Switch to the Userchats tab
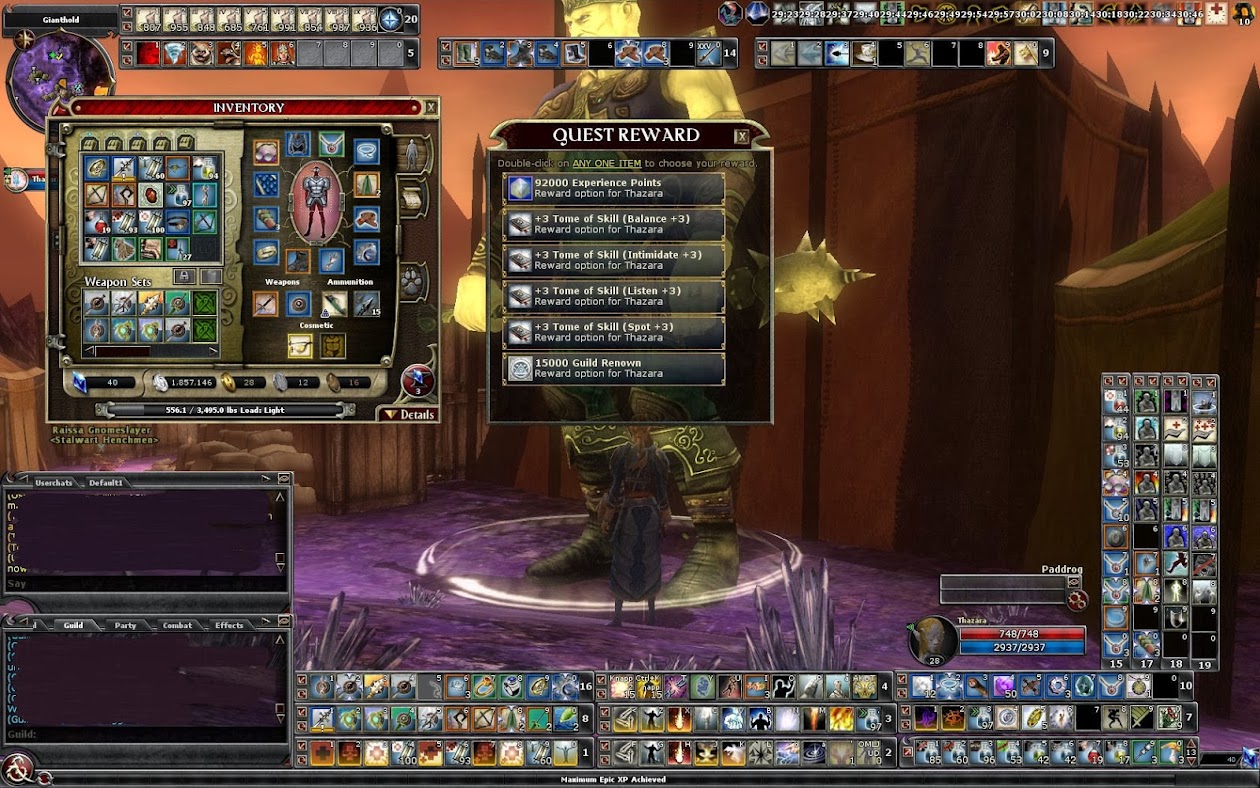 point(54,483)
